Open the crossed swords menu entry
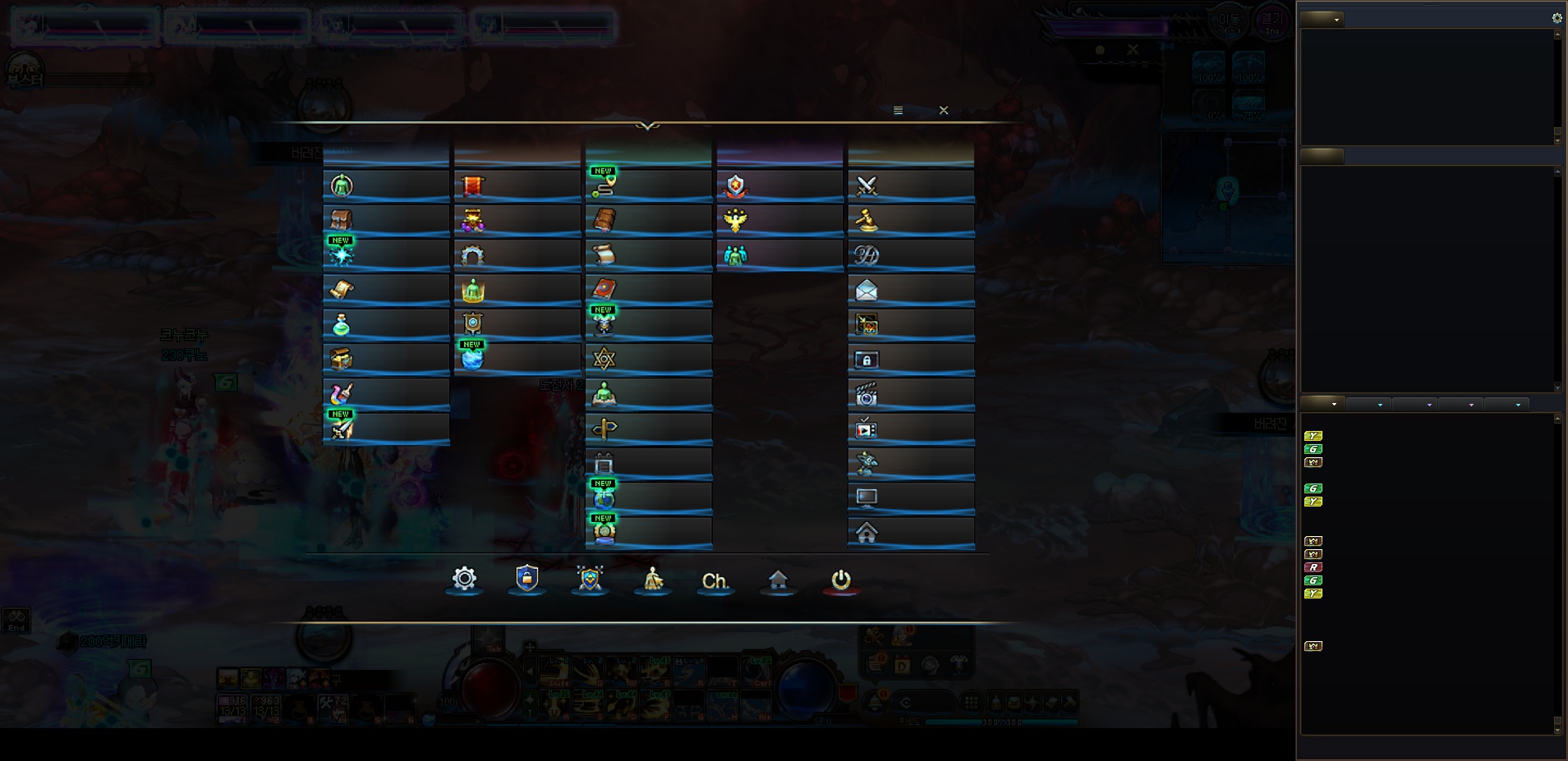 910,186
